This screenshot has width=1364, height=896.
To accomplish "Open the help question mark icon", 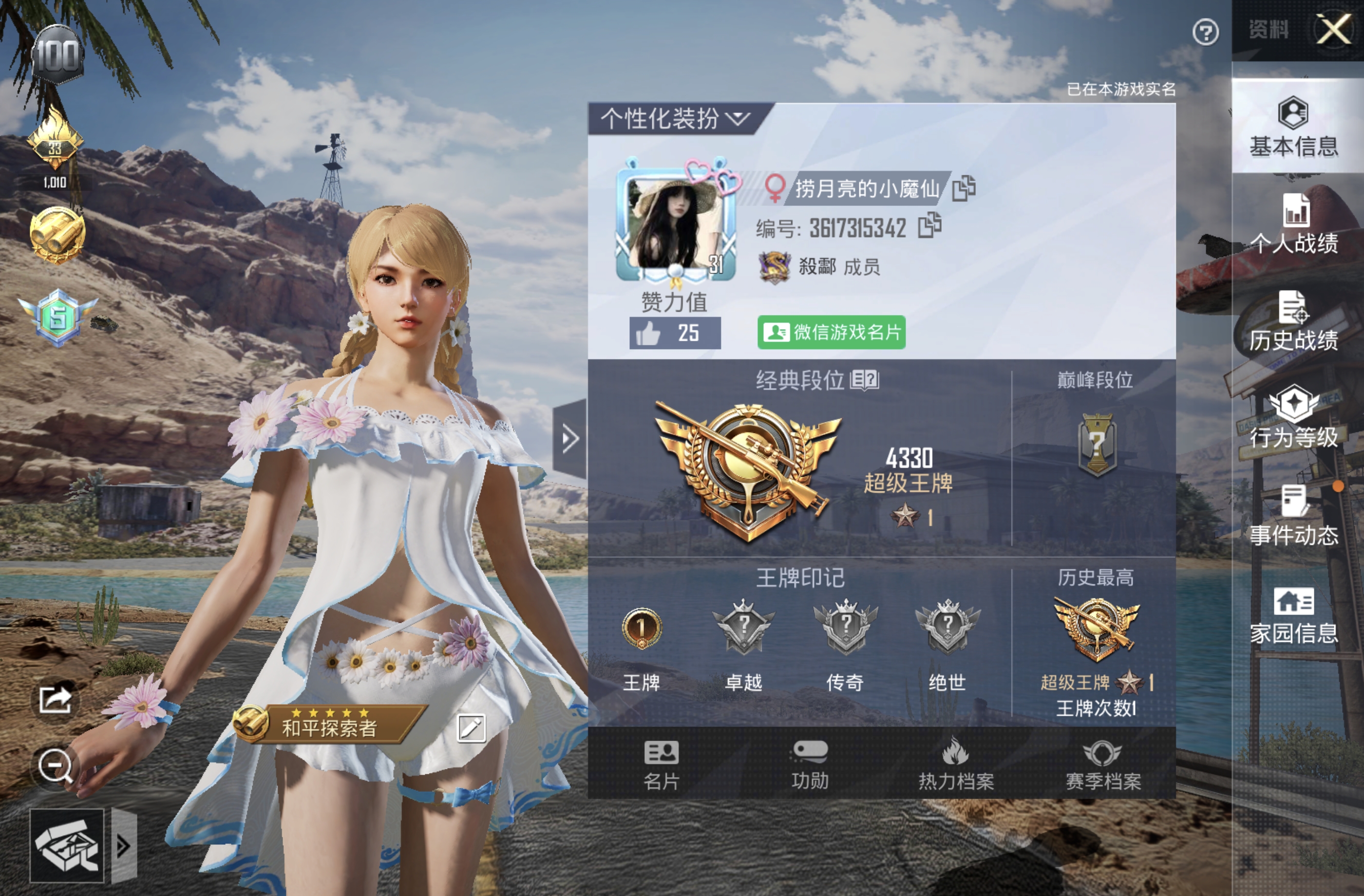I will point(1205,33).
